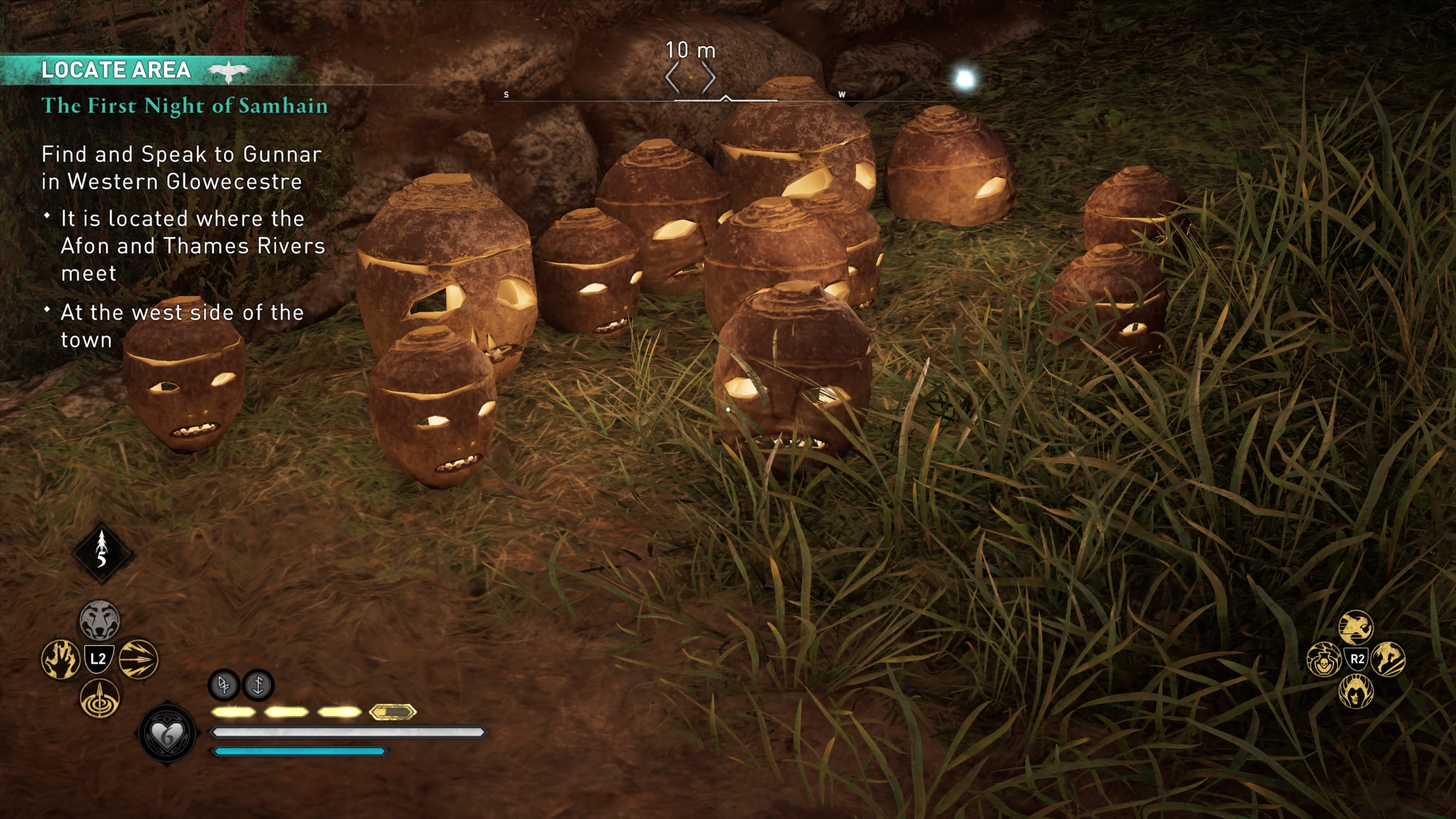1456x819 pixels.
Task: Click the arrow quiver ammo diamond
Action: [102, 553]
